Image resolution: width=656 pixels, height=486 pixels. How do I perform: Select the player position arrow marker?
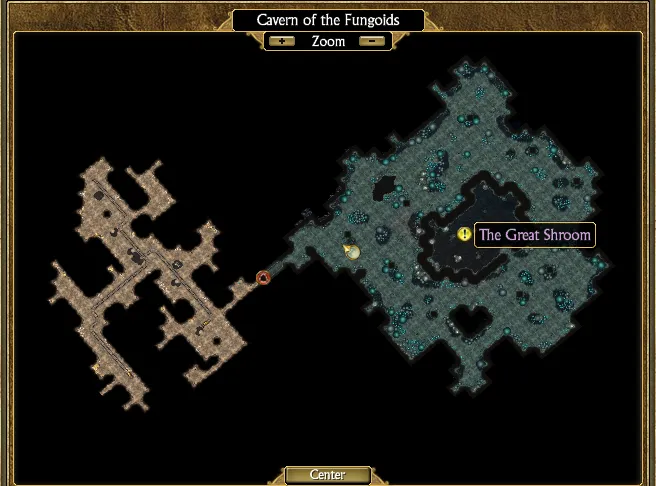coord(351,251)
